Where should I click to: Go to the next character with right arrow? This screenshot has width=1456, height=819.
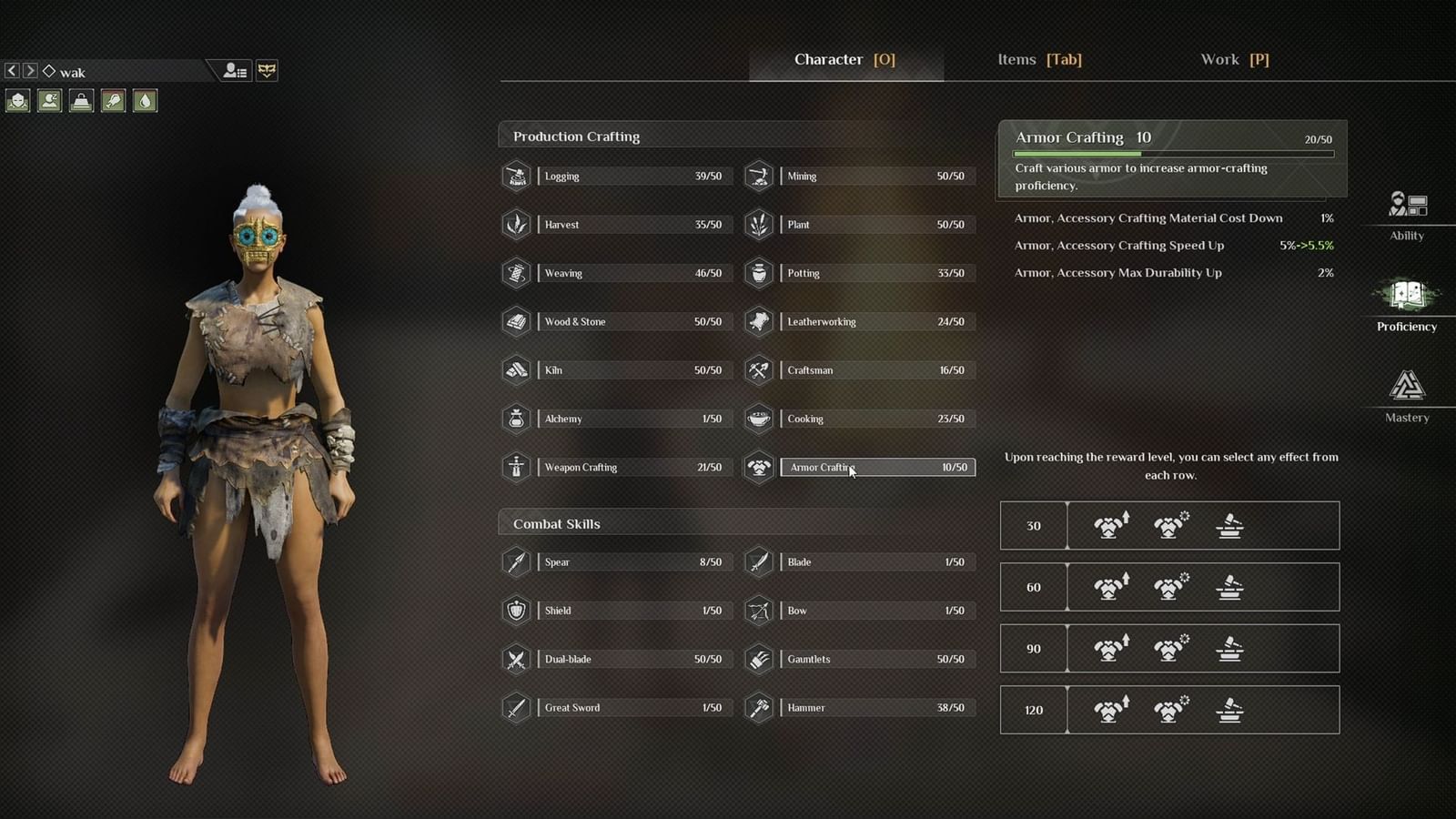point(30,71)
